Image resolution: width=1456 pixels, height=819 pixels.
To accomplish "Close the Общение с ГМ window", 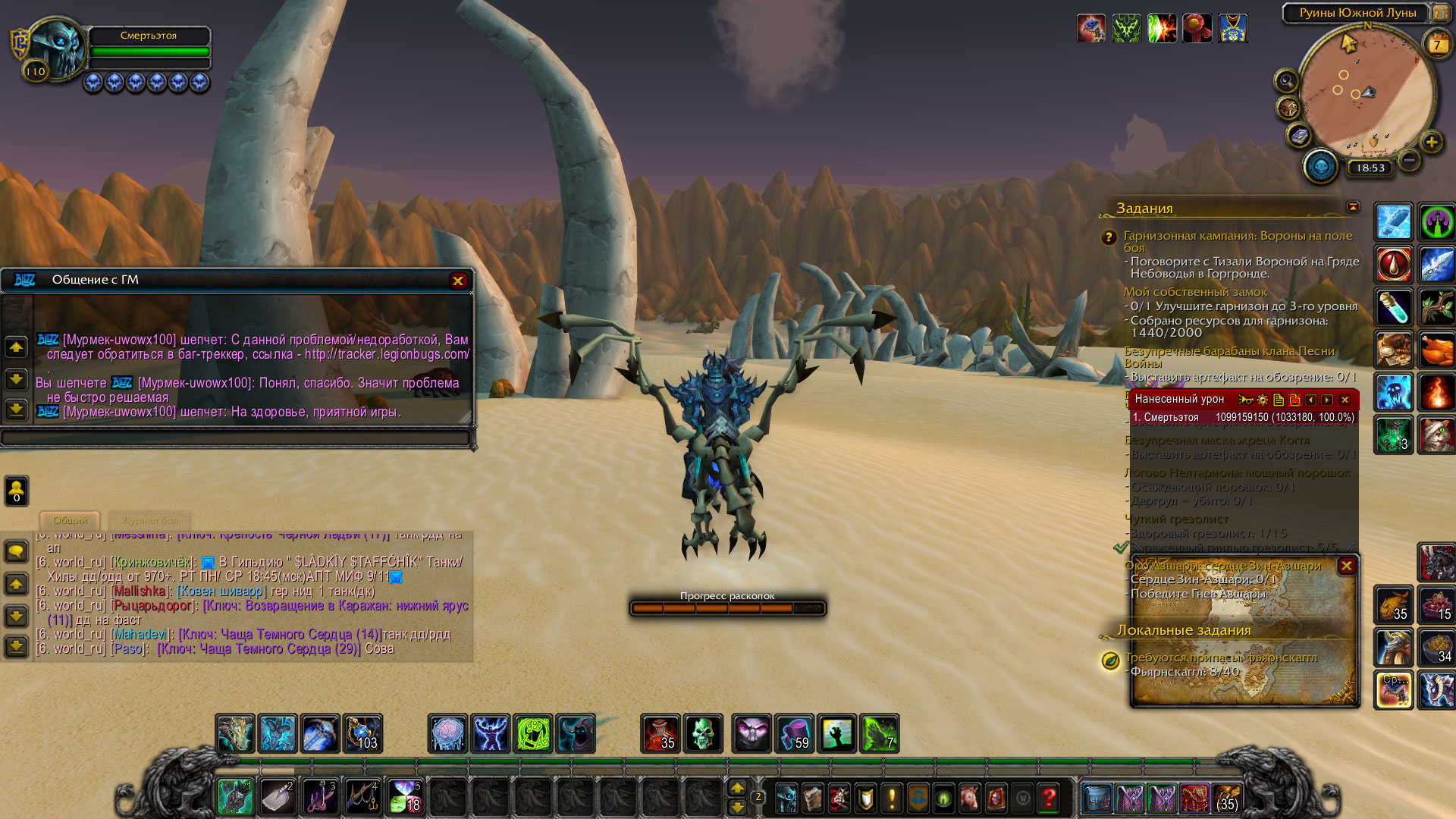I will (457, 281).
